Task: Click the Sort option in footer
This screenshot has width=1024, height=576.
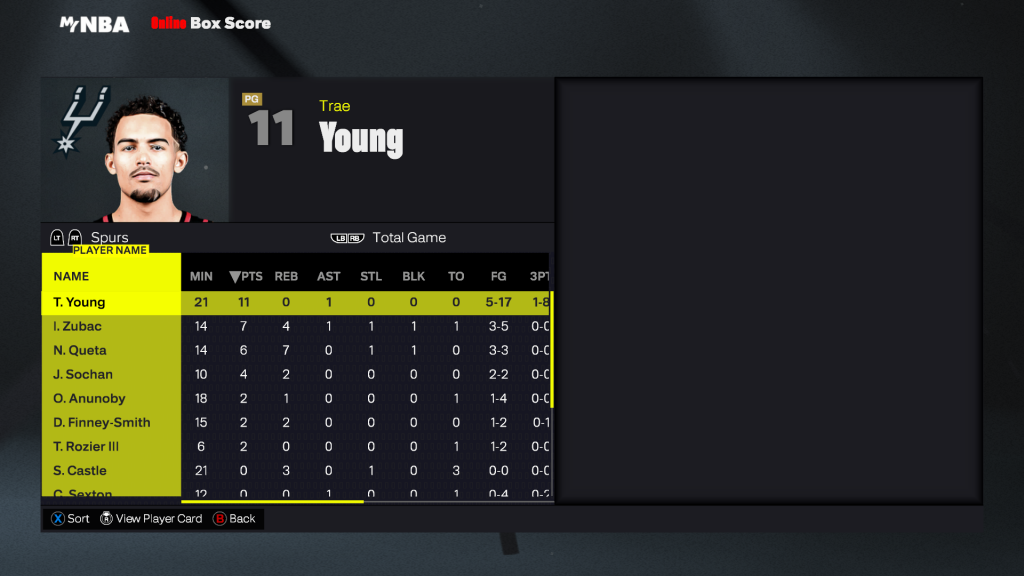Action: [70, 519]
